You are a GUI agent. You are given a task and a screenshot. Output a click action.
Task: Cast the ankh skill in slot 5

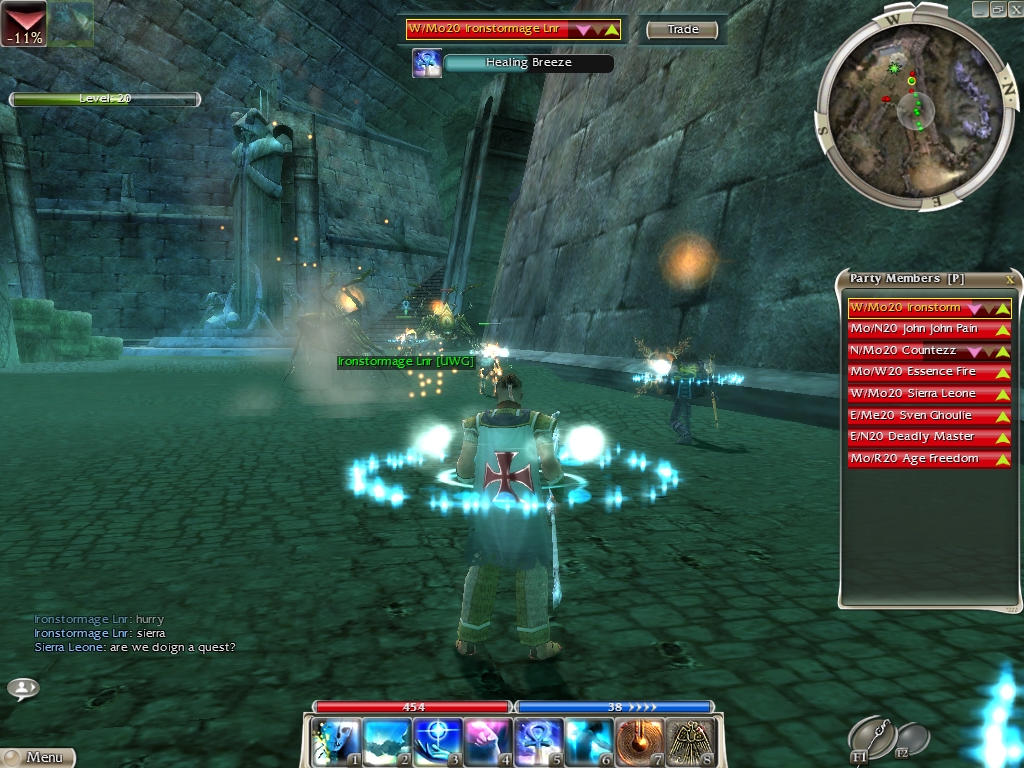point(538,742)
